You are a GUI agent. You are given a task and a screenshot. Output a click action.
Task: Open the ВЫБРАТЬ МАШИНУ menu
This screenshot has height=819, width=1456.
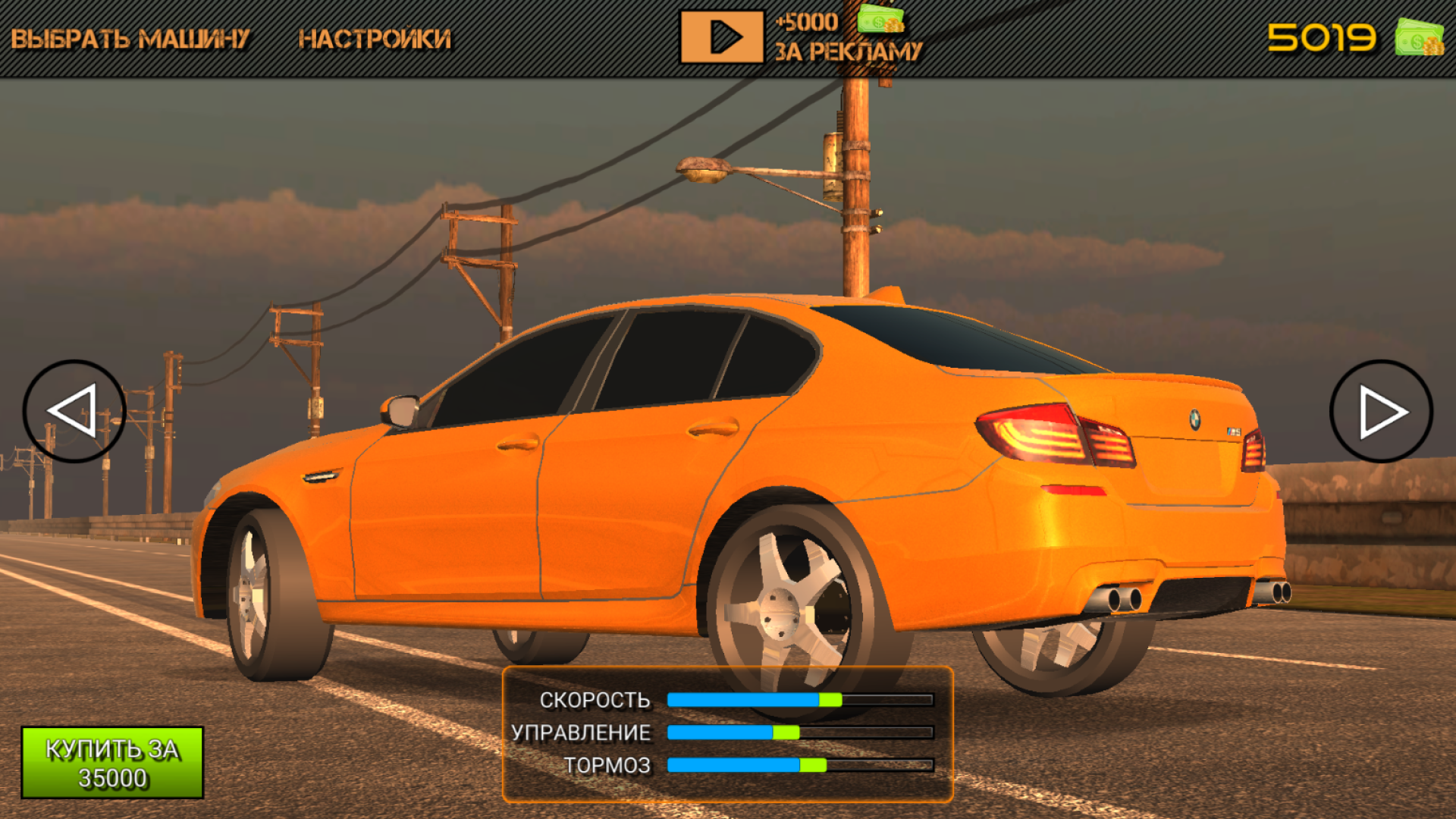coord(129,34)
